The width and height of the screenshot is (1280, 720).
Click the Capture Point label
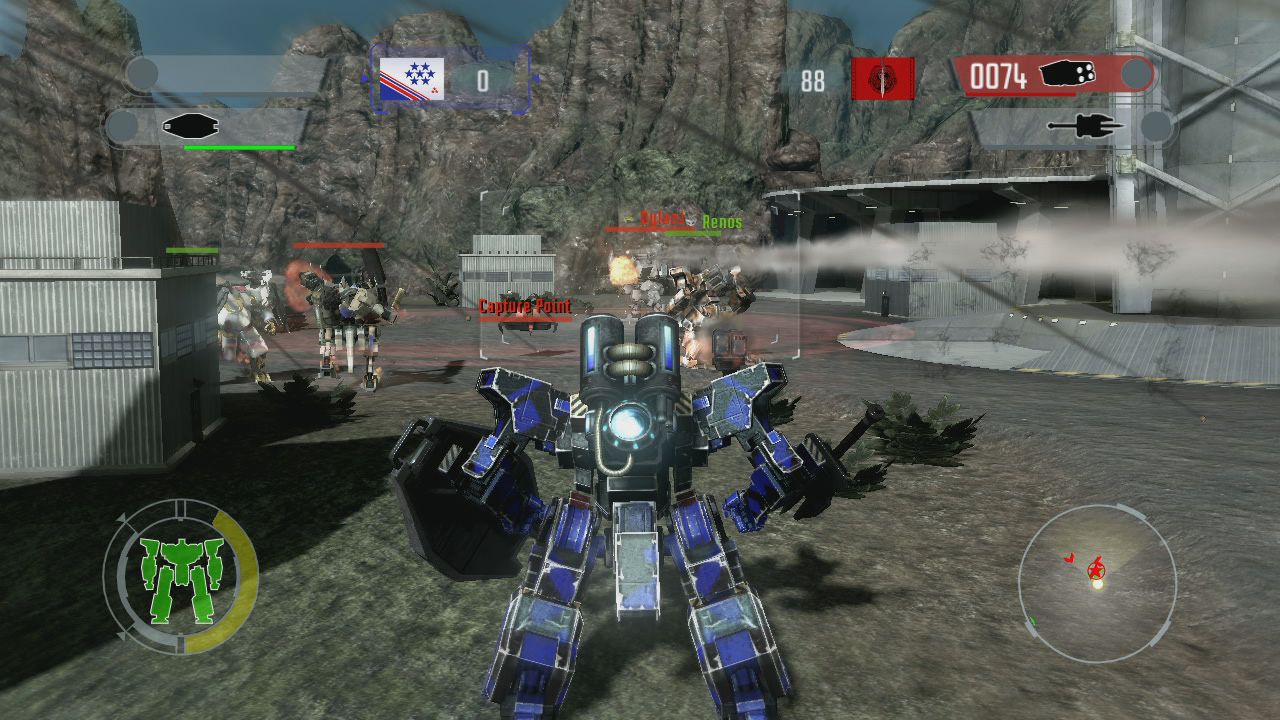click(x=524, y=305)
